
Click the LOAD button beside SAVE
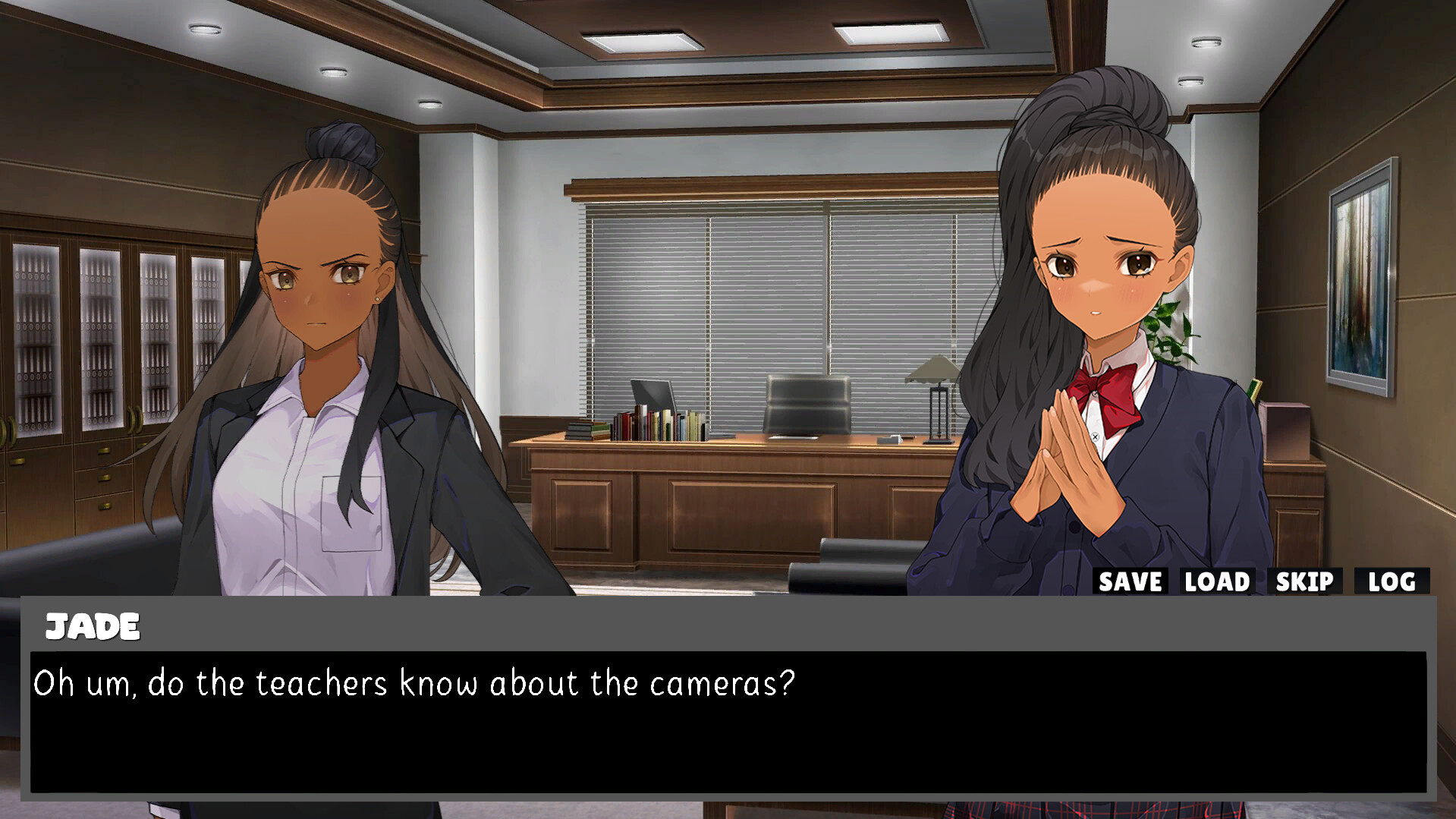[x=1216, y=581]
